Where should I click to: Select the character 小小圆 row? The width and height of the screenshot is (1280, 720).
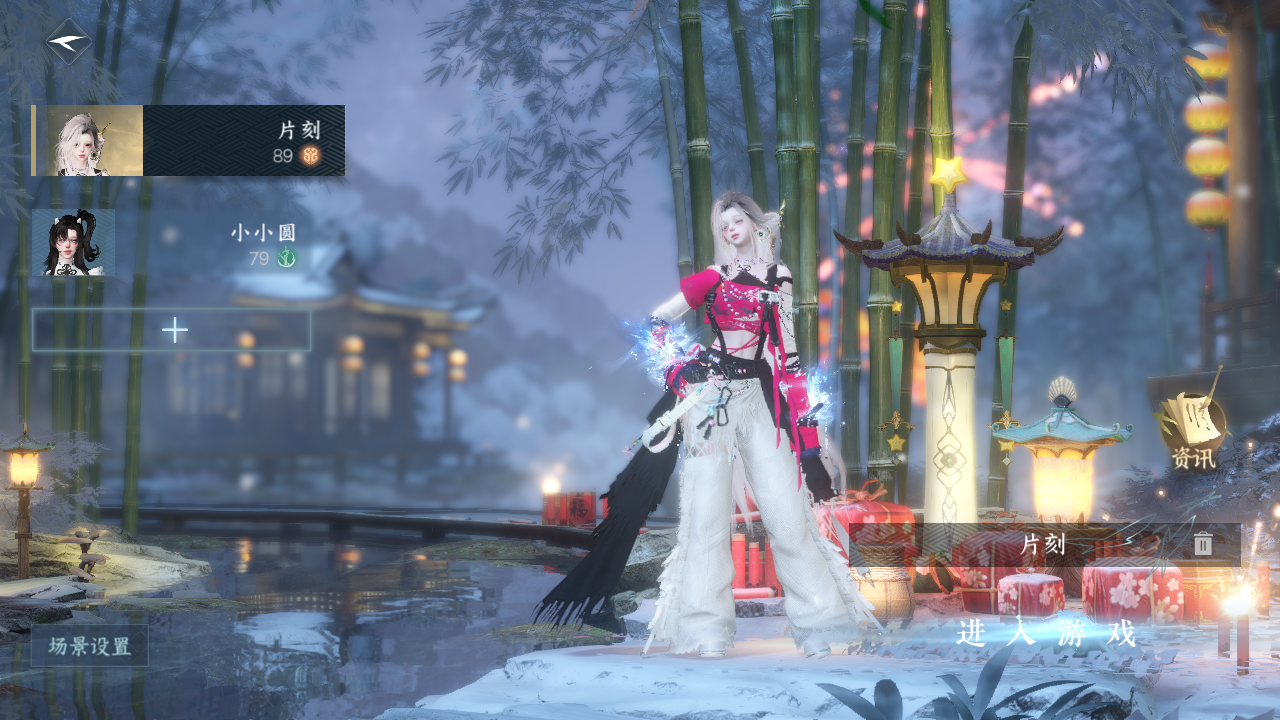[172, 243]
